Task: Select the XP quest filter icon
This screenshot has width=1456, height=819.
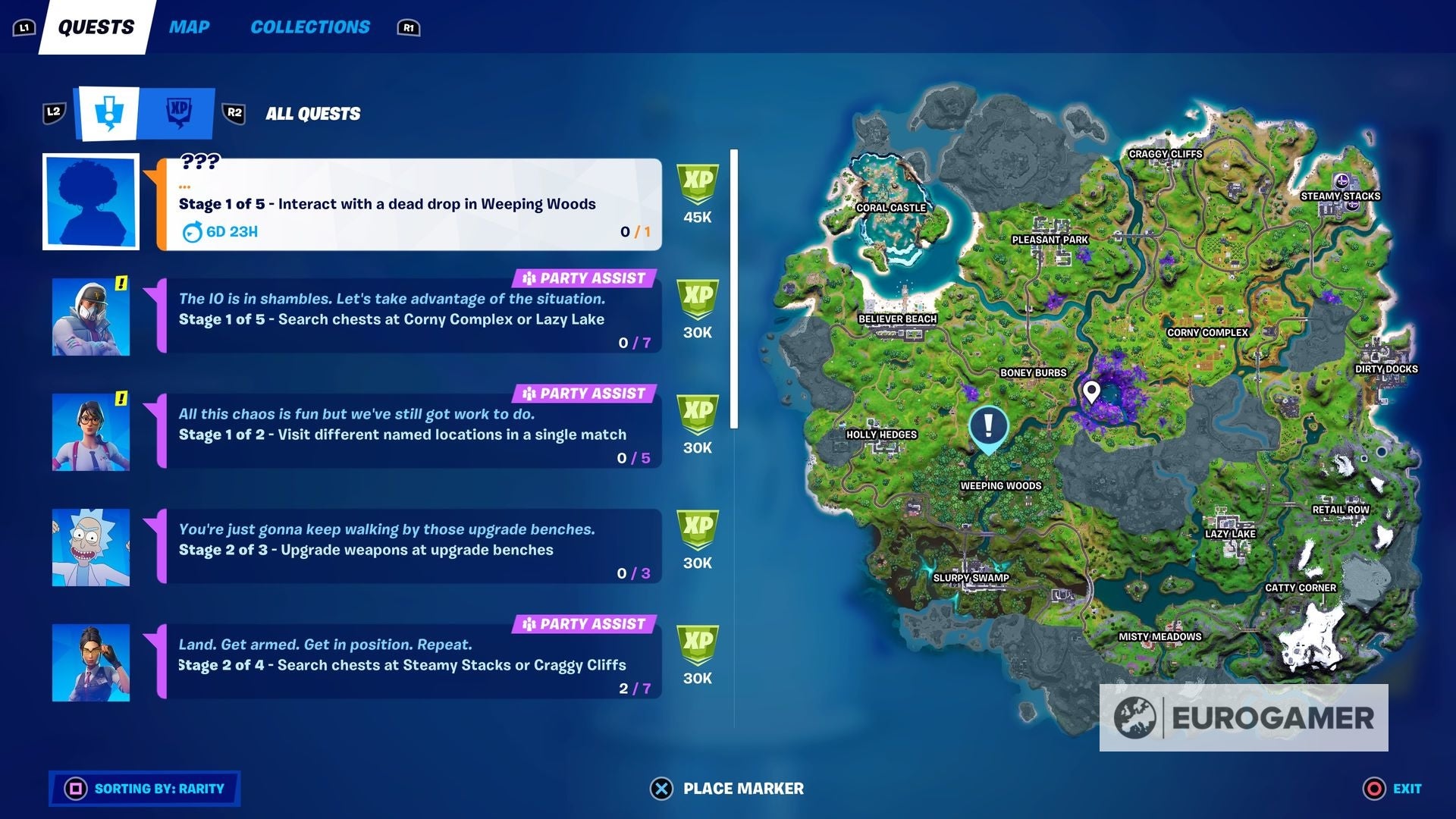Action: click(180, 112)
